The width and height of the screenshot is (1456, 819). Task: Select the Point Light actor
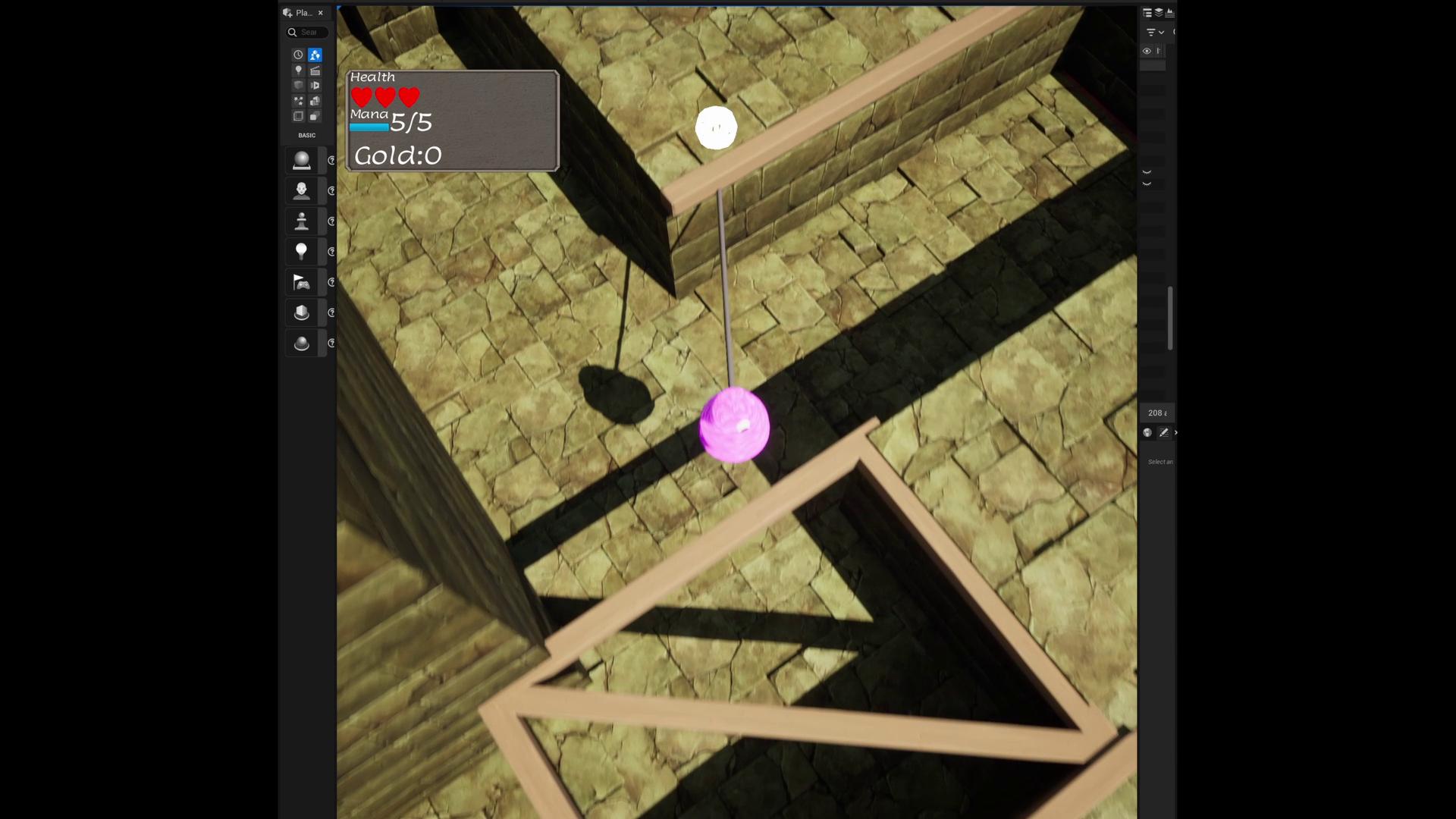click(302, 251)
